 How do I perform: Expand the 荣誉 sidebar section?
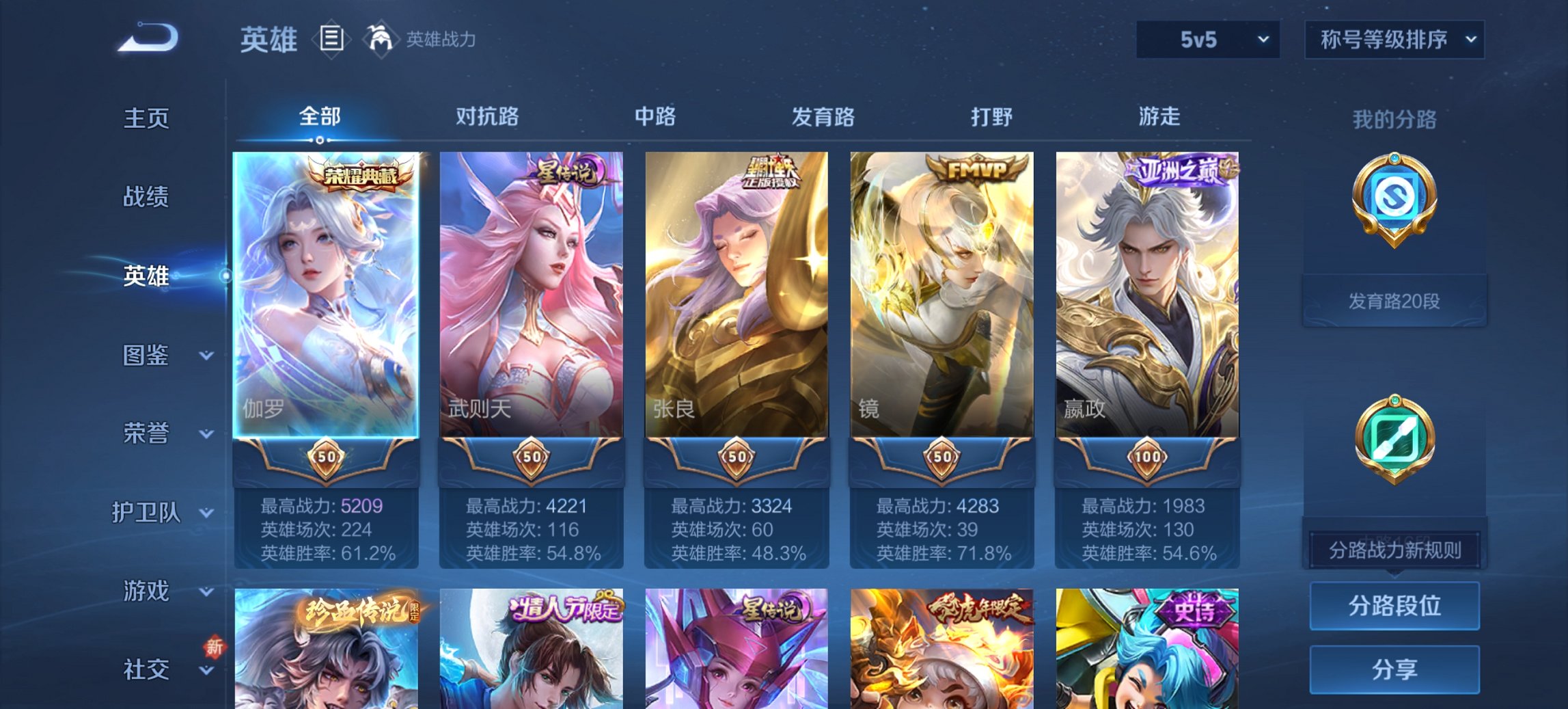tap(147, 433)
